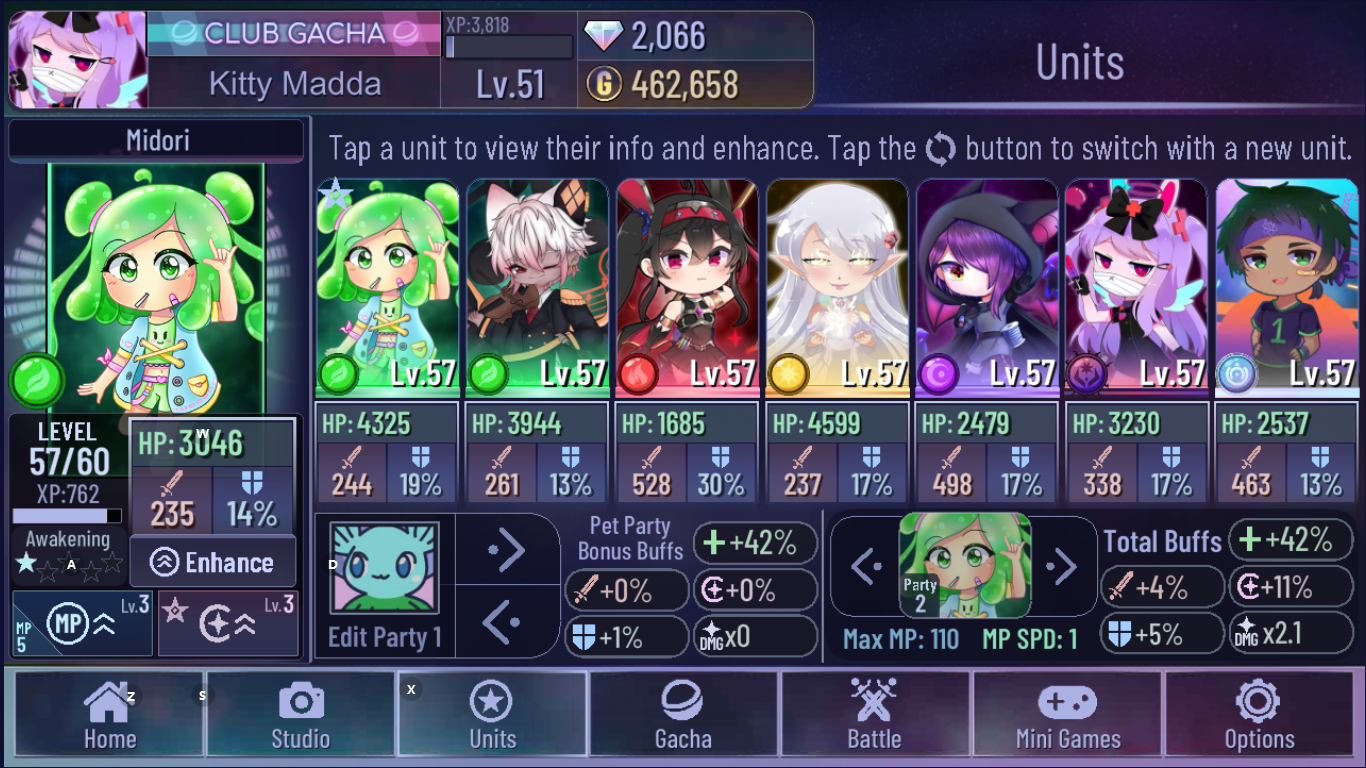This screenshot has width=1366, height=768.
Task: Click the player profile avatar
Action: tap(78, 60)
